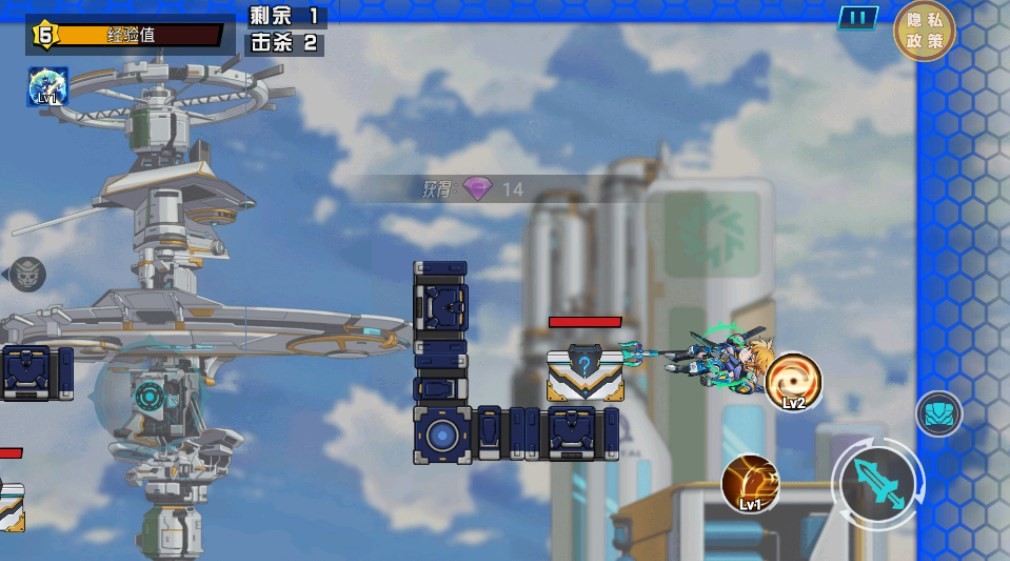Use the Lv1 orange slash skill

coord(750,483)
